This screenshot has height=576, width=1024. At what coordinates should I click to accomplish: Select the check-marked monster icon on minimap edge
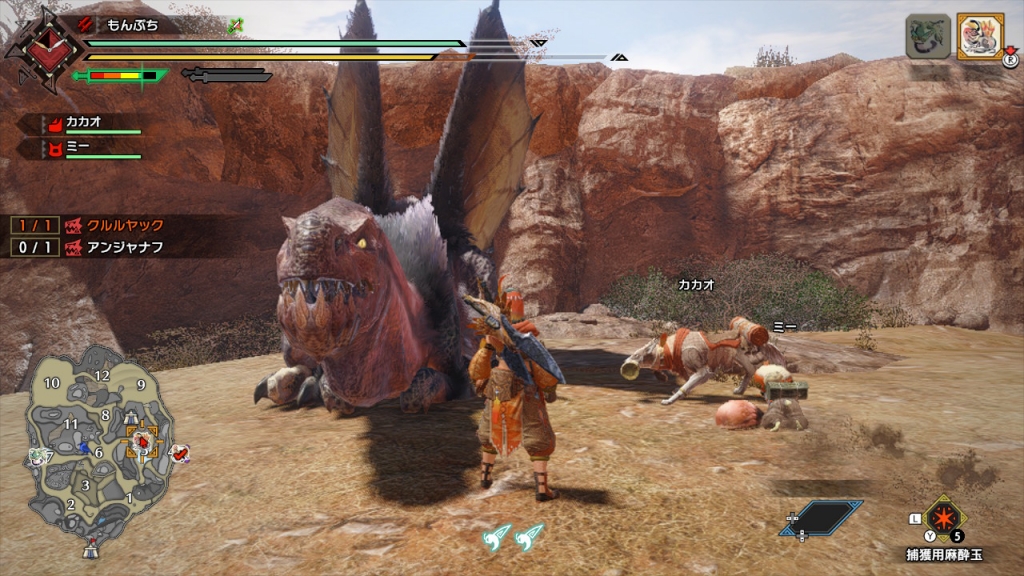pyautogui.click(x=179, y=454)
